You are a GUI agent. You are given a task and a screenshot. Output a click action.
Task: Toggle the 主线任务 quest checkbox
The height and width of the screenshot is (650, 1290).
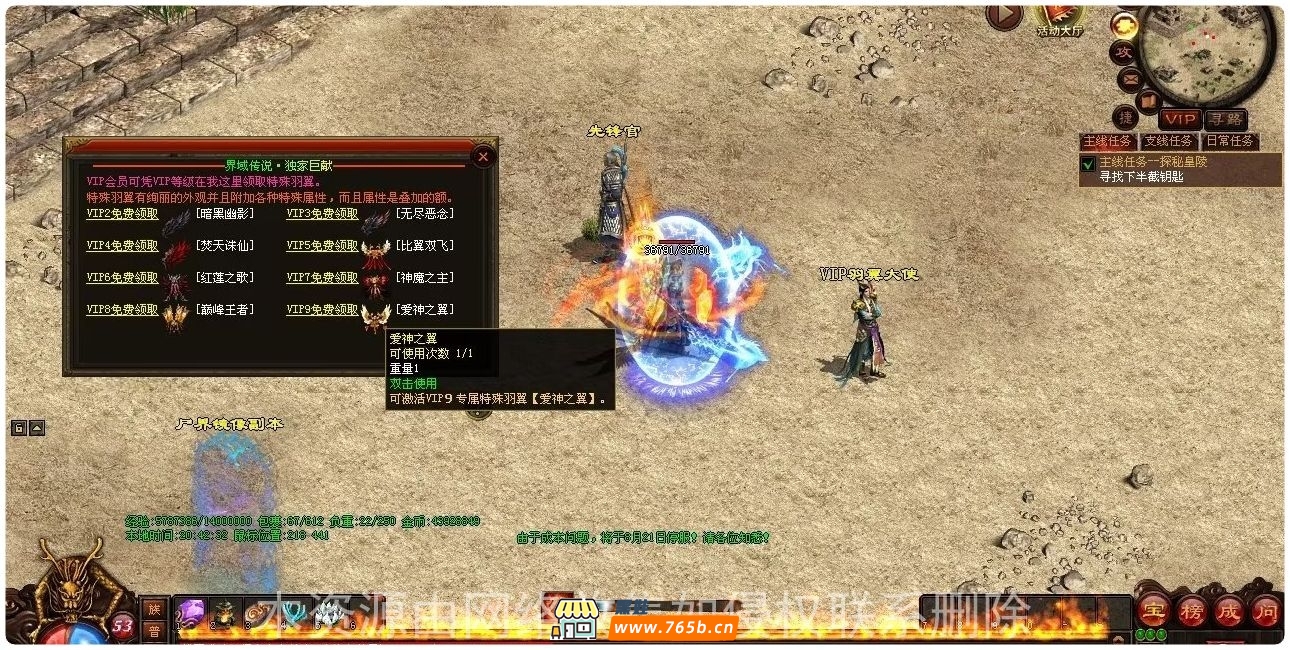(x=1088, y=163)
